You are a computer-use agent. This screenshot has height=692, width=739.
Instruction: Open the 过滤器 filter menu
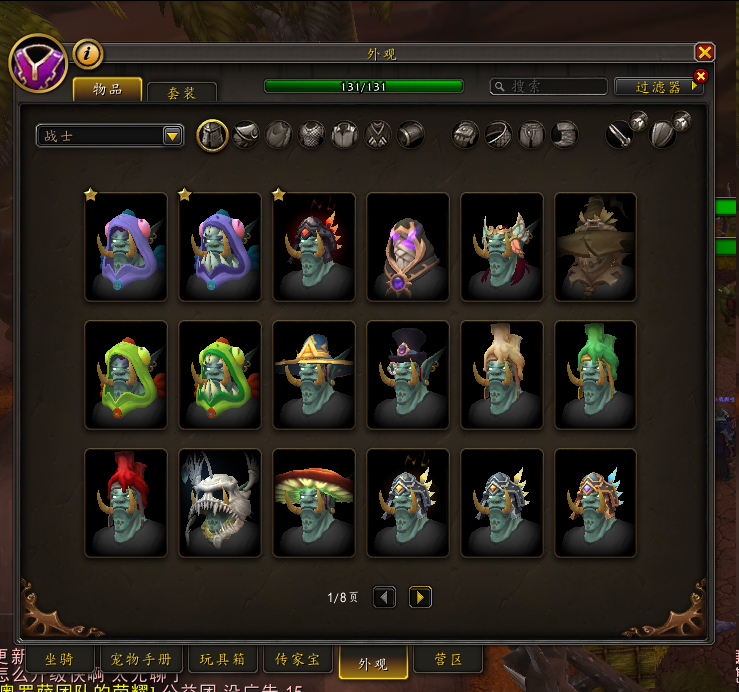[x=658, y=87]
